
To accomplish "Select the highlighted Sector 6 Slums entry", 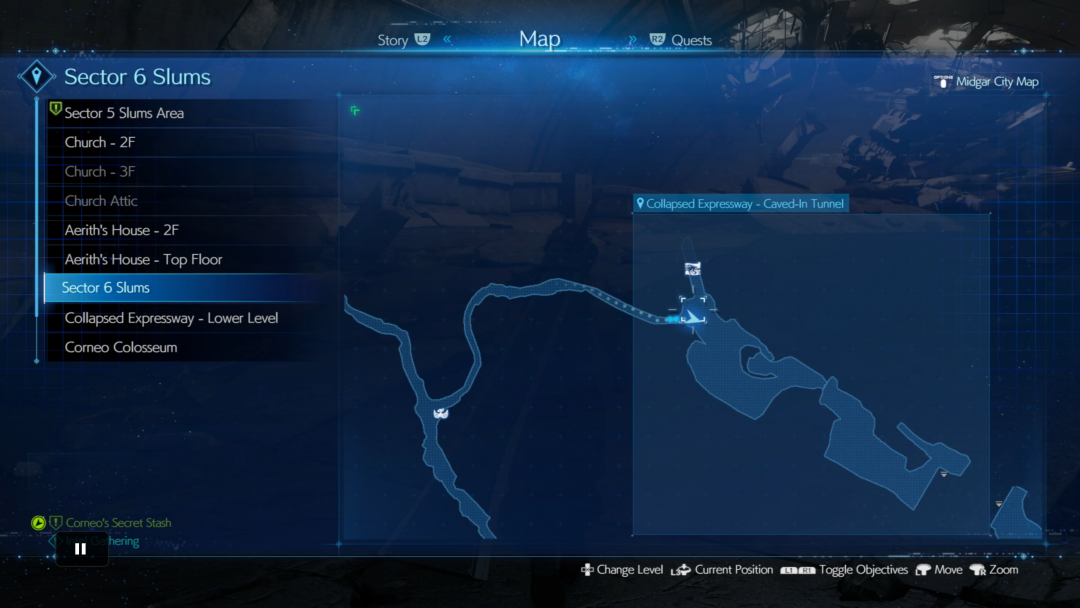I will (105, 288).
